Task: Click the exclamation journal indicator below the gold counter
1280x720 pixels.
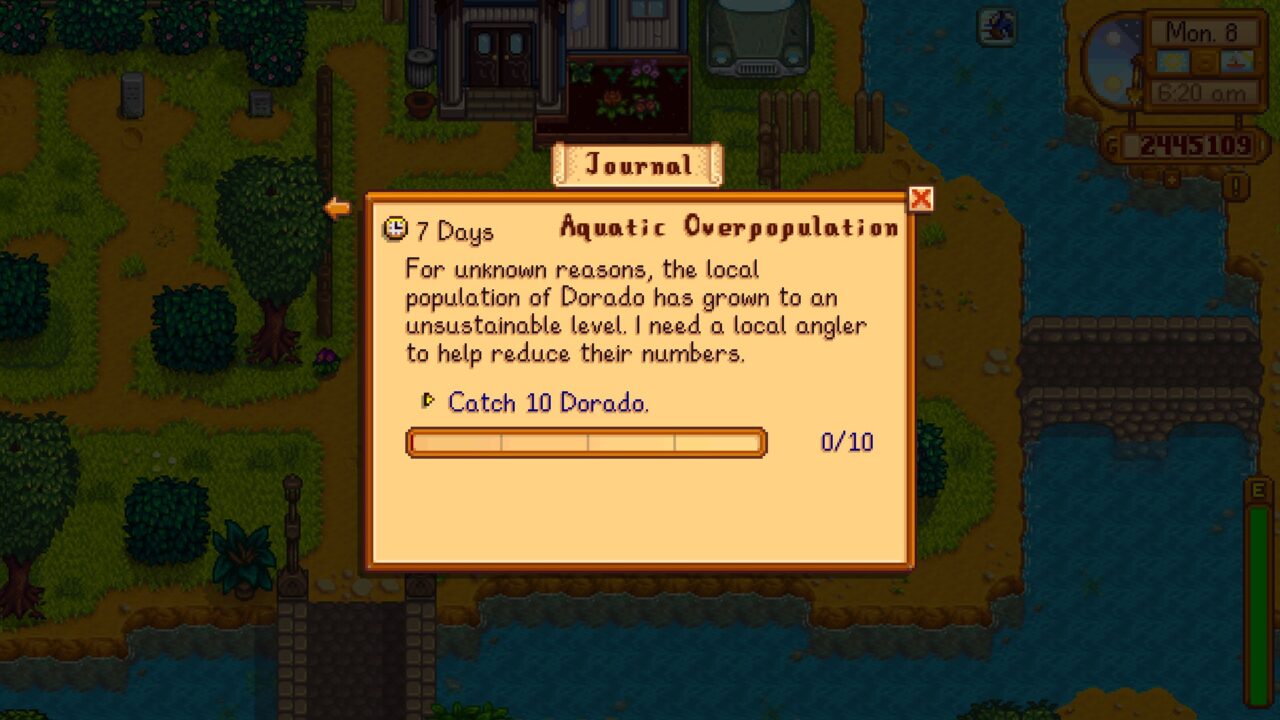Action: pos(1236,183)
